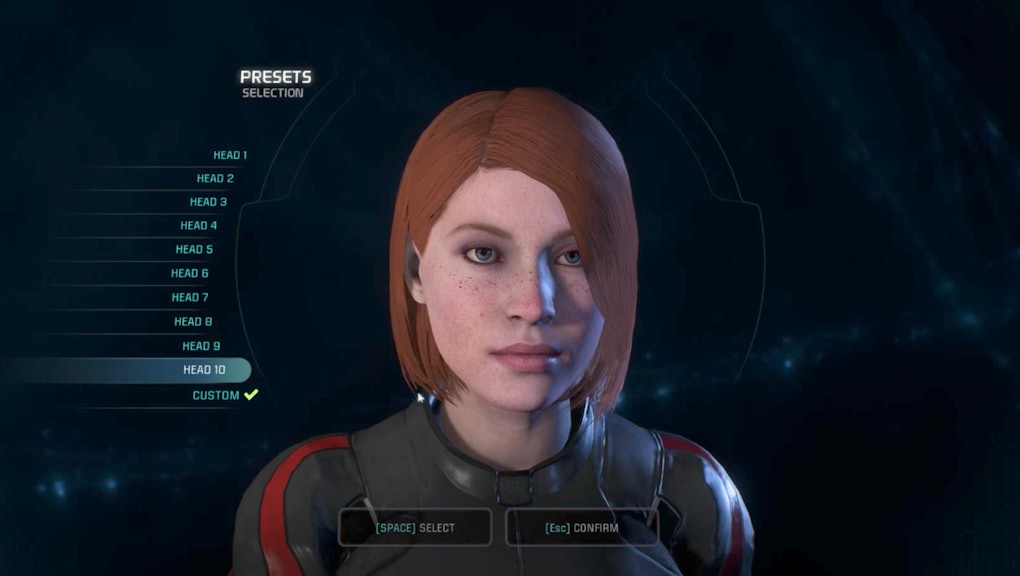Select Head 5 in preset list
The image size is (1020, 576).
coord(194,250)
